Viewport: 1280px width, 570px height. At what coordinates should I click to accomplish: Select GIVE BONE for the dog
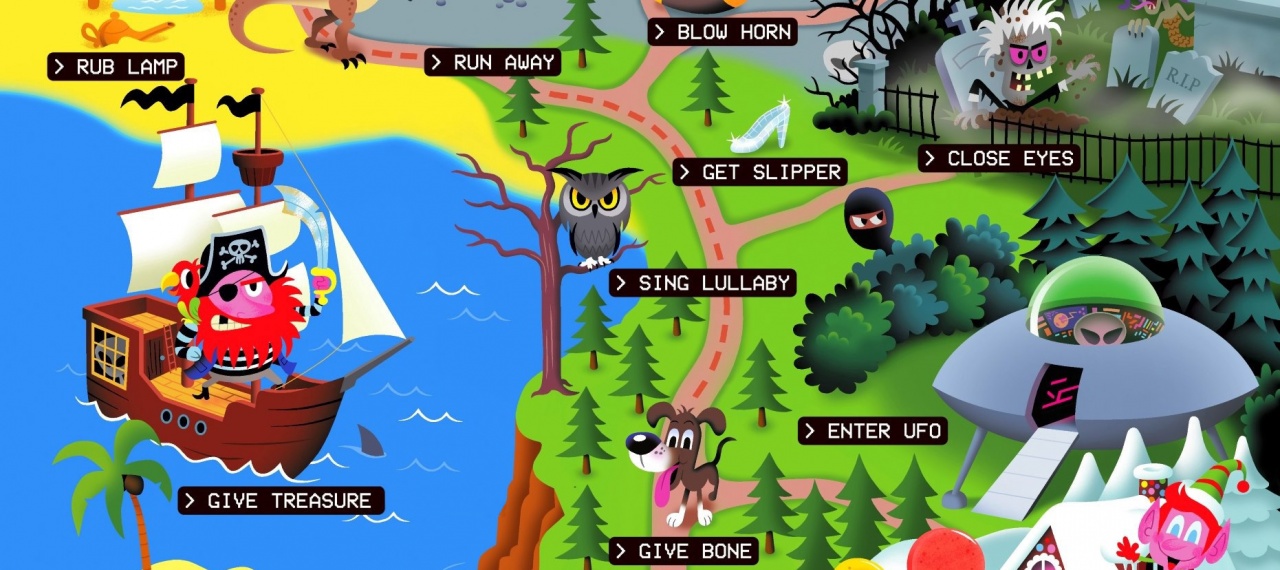(x=684, y=551)
